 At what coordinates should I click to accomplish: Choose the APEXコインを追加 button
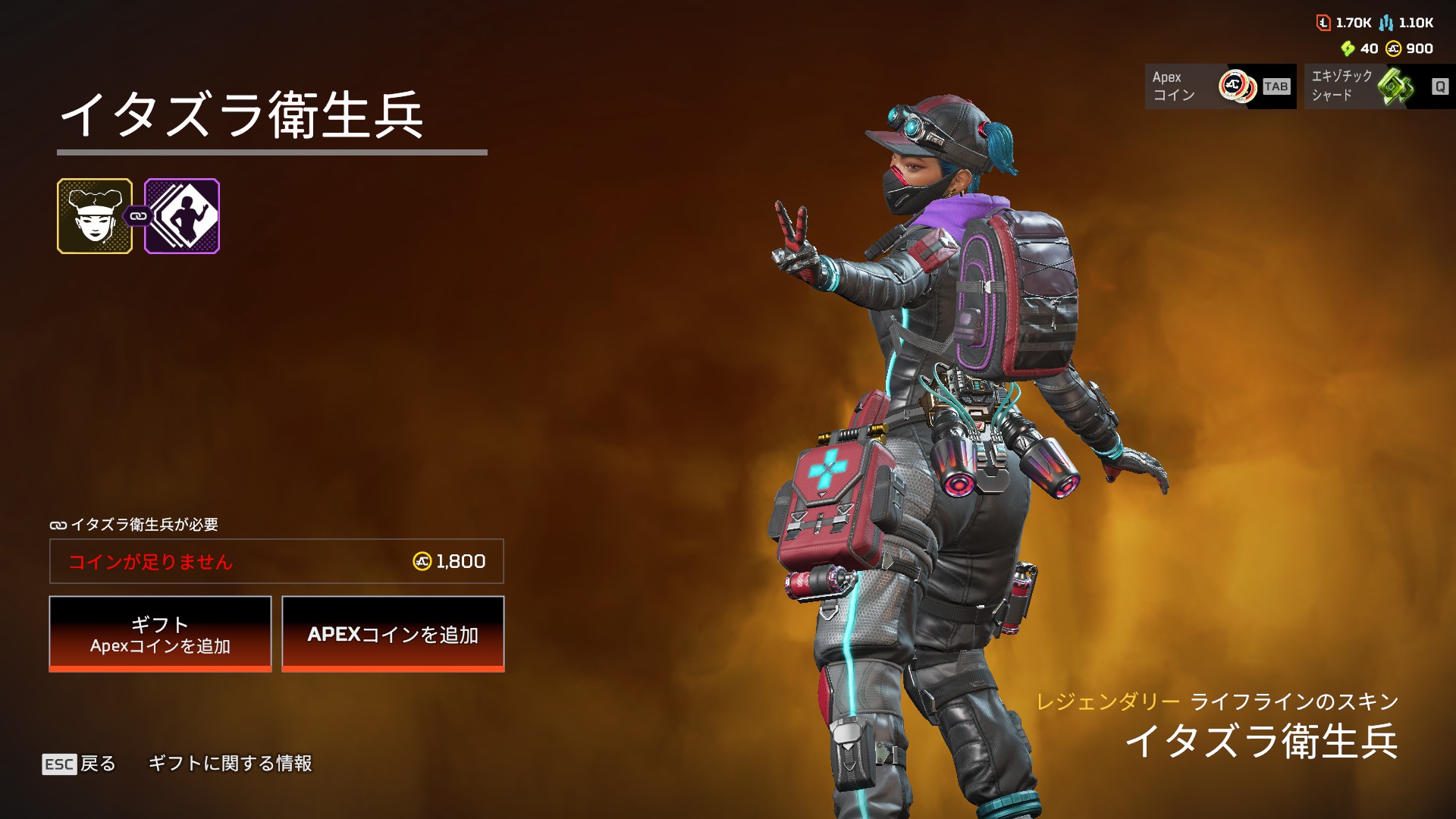[393, 634]
